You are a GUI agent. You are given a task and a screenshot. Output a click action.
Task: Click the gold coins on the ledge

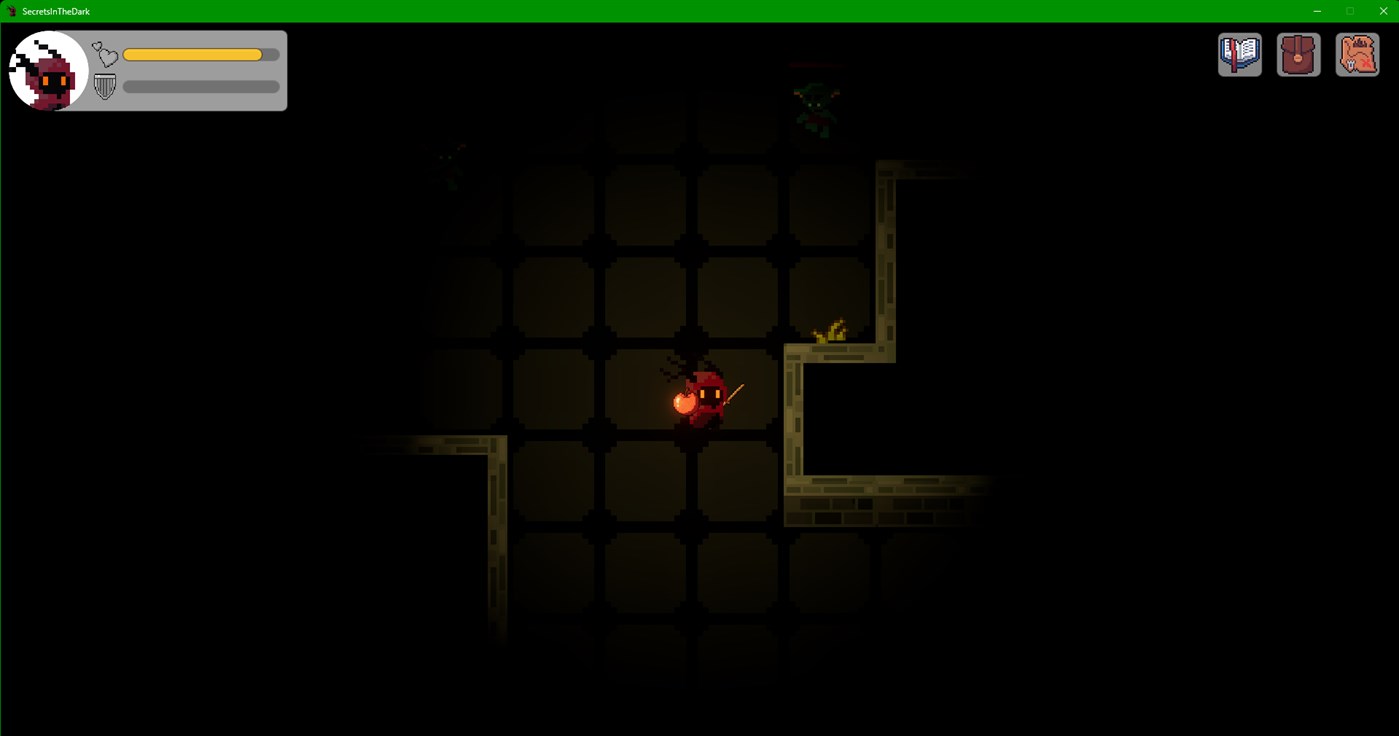click(x=830, y=330)
